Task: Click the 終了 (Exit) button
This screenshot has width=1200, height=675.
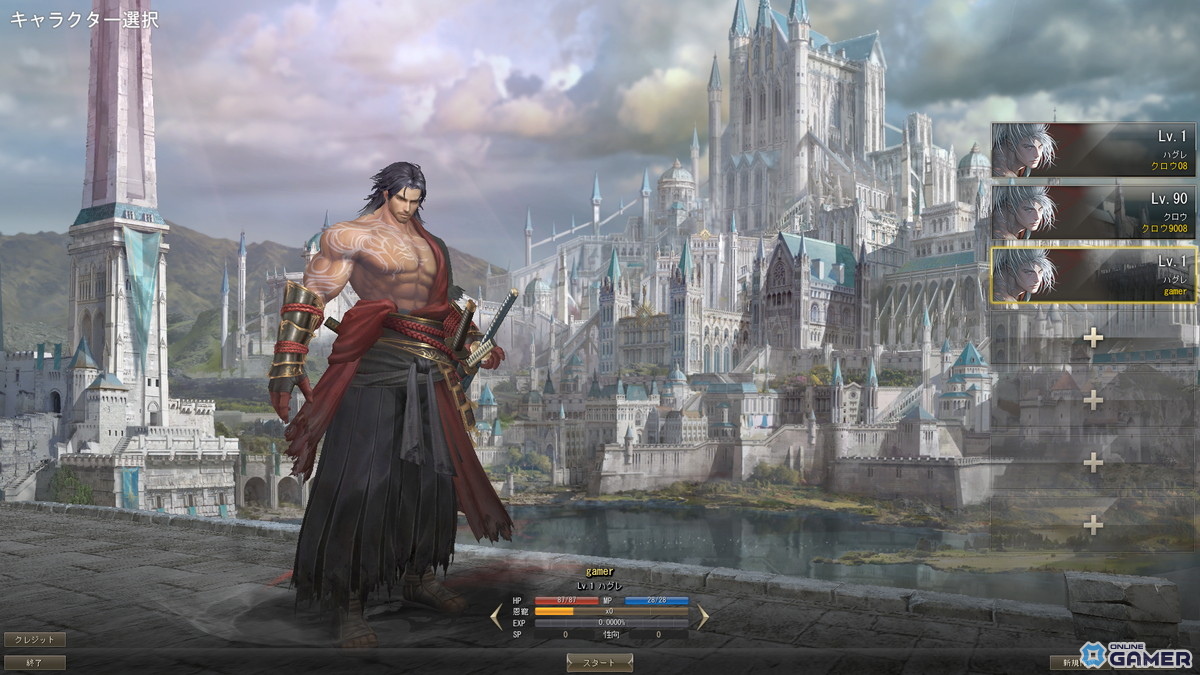Action: pyautogui.click(x=35, y=662)
